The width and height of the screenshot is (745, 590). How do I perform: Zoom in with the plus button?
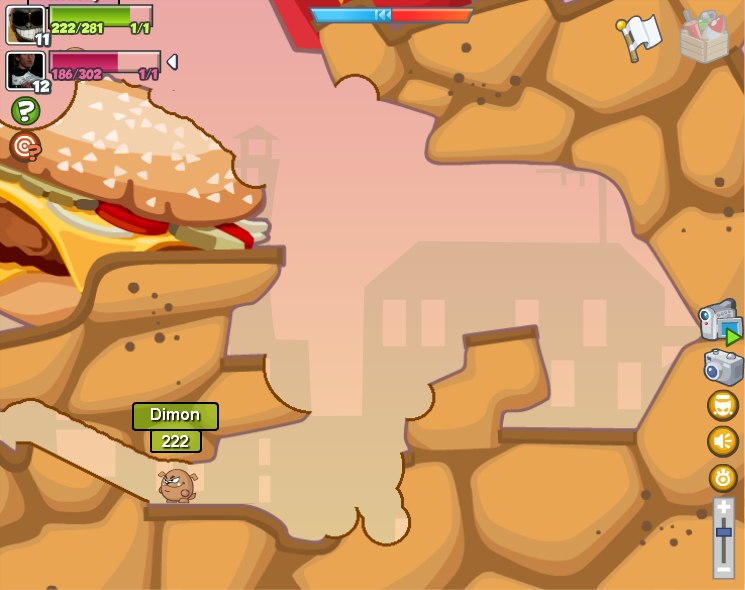pos(723,508)
